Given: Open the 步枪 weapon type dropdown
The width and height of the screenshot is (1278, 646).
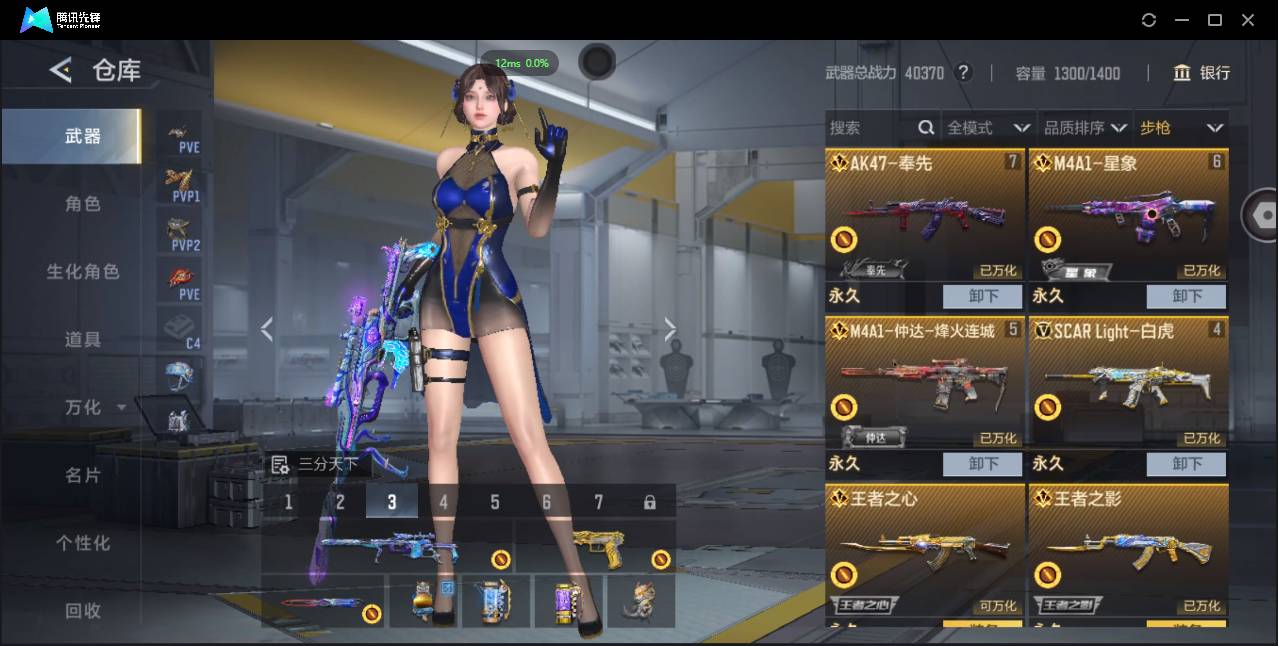Looking at the screenshot, I should (x=1181, y=128).
